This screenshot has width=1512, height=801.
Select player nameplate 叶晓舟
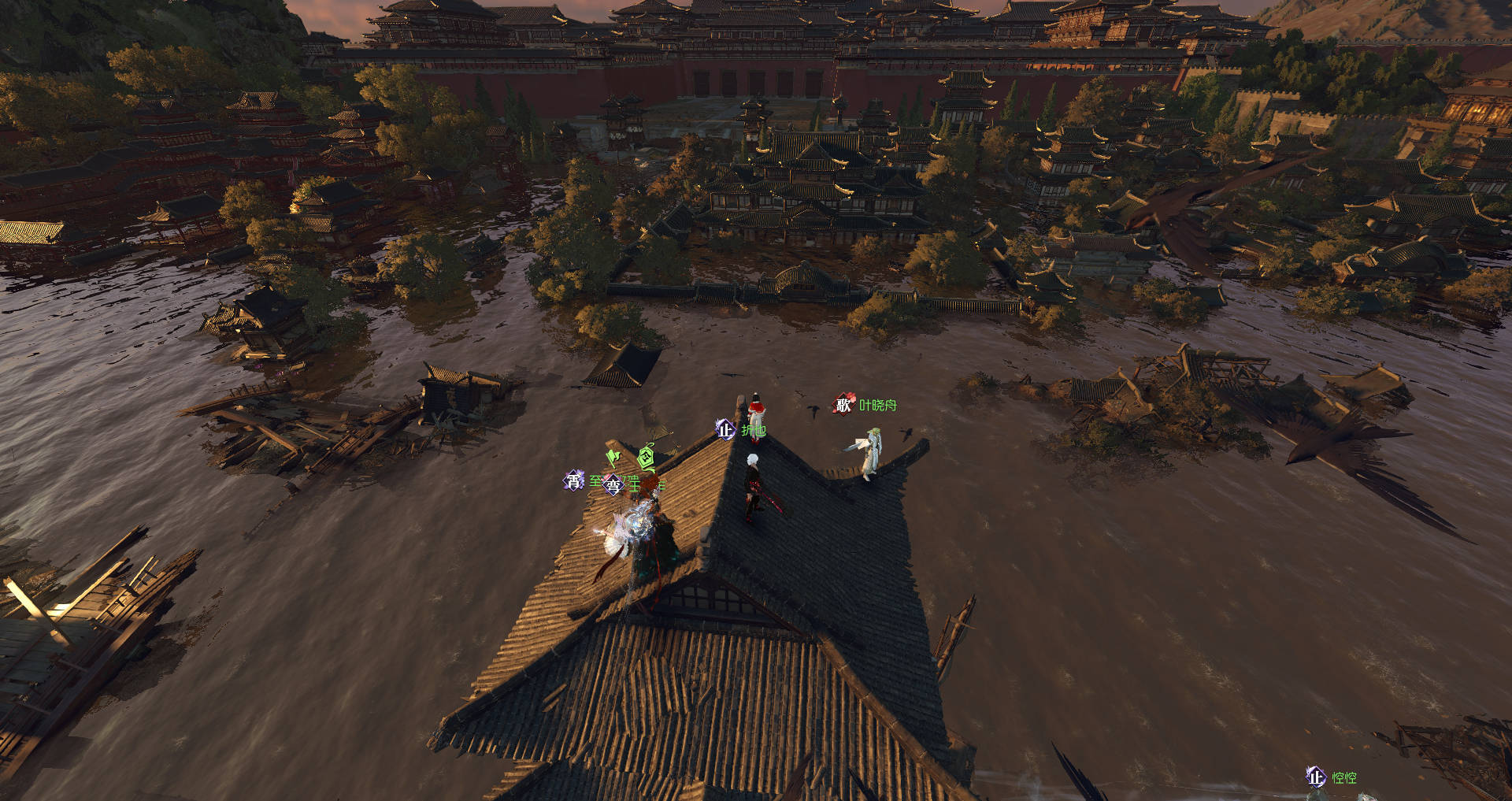[x=876, y=405]
